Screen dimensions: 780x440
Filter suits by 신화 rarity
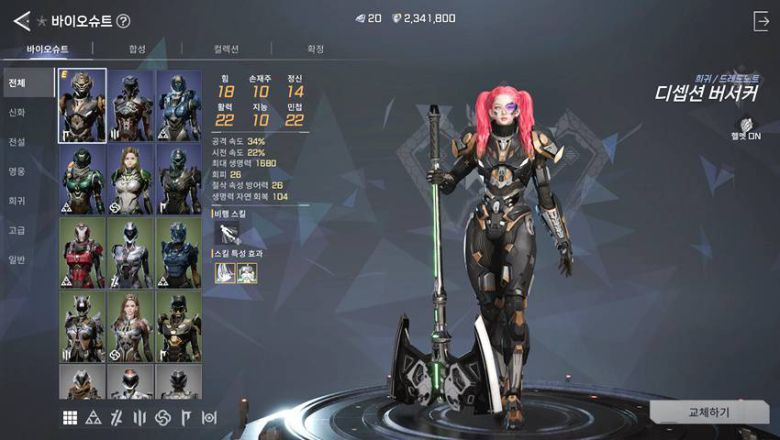pos(16,112)
